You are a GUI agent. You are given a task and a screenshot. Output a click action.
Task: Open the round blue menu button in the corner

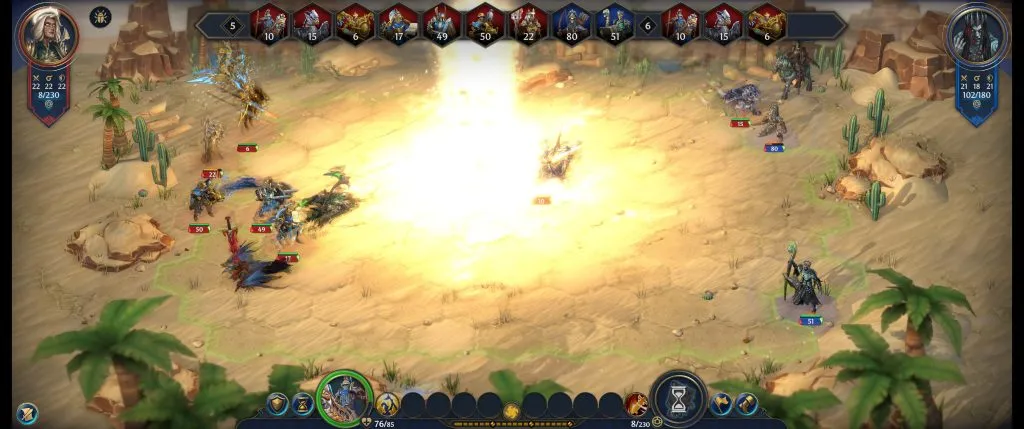point(27,412)
